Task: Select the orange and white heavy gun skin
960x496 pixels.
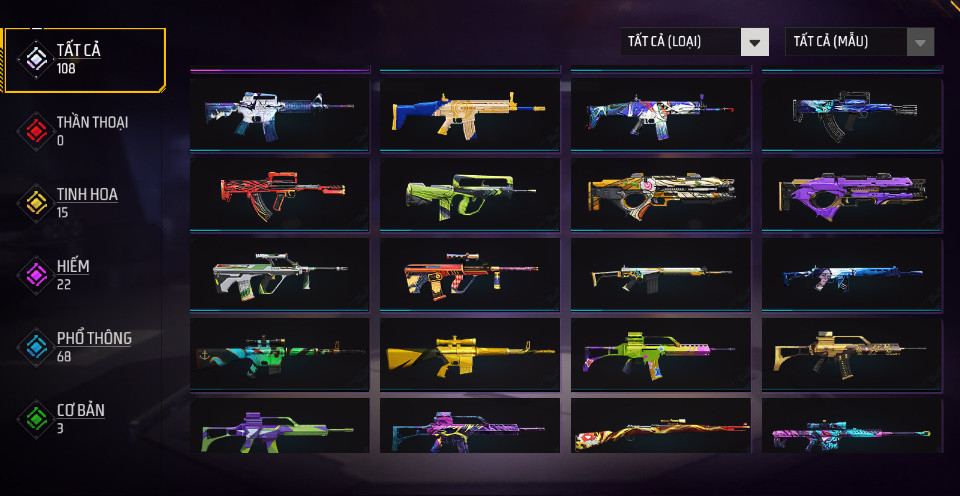Action: pos(660,190)
